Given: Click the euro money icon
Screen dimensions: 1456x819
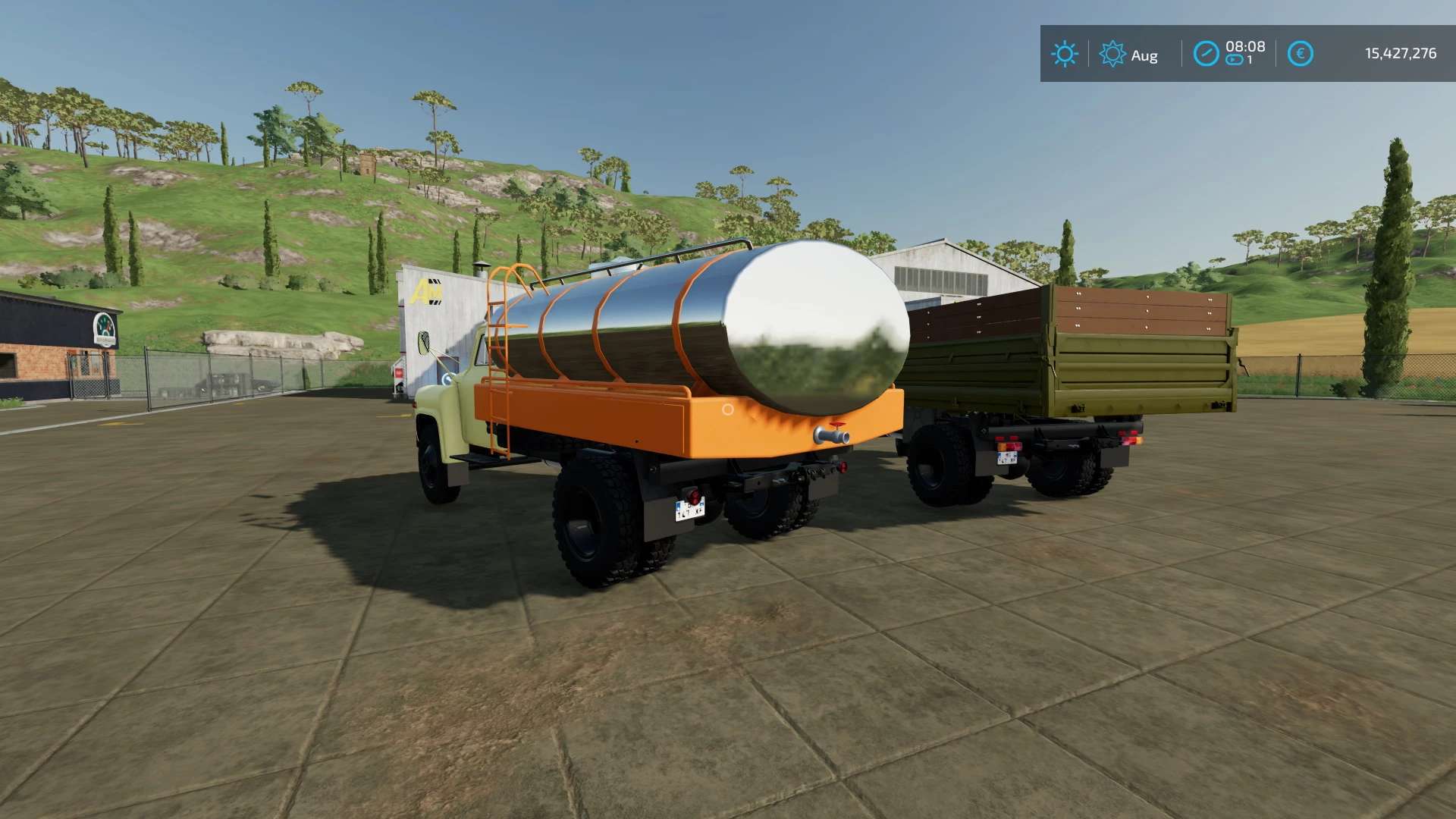Looking at the screenshot, I should 1300,54.
